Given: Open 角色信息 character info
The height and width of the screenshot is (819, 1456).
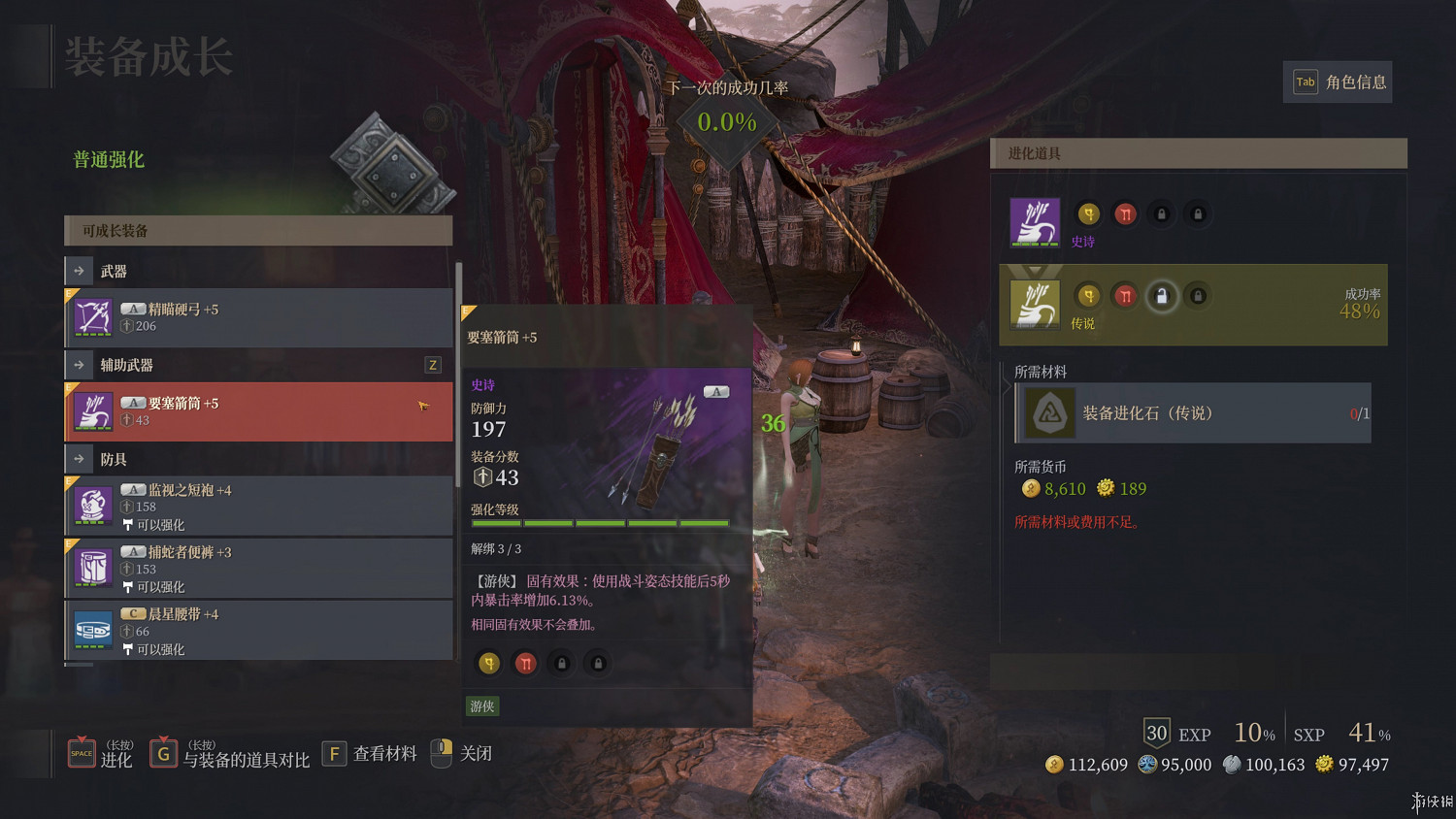Looking at the screenshot, I should coord(1339,82).
